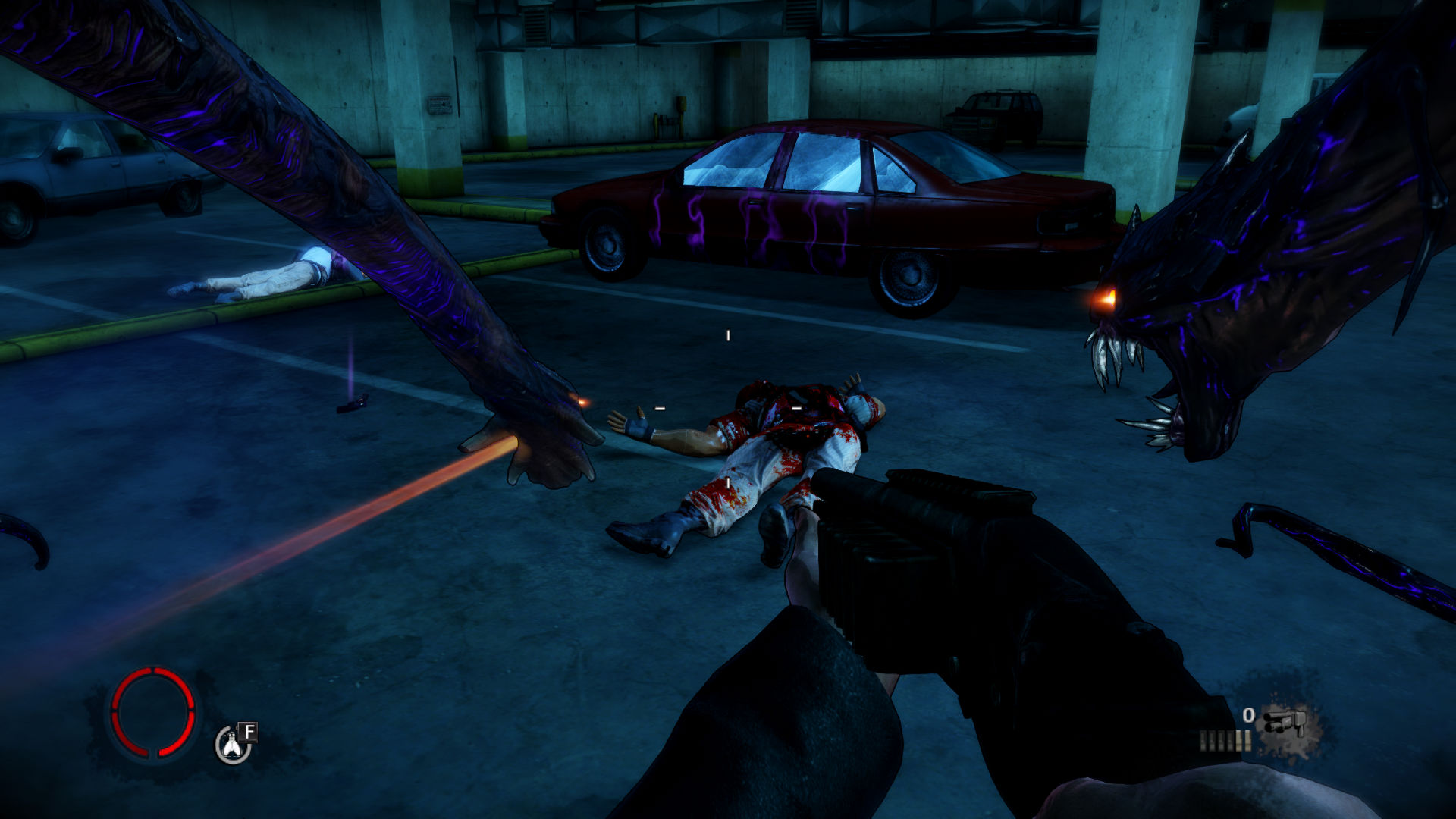The width and height of the screenshot is (1456, 819).
Task: Activate the fly swarm ability icon
Action: click(232, 745)
